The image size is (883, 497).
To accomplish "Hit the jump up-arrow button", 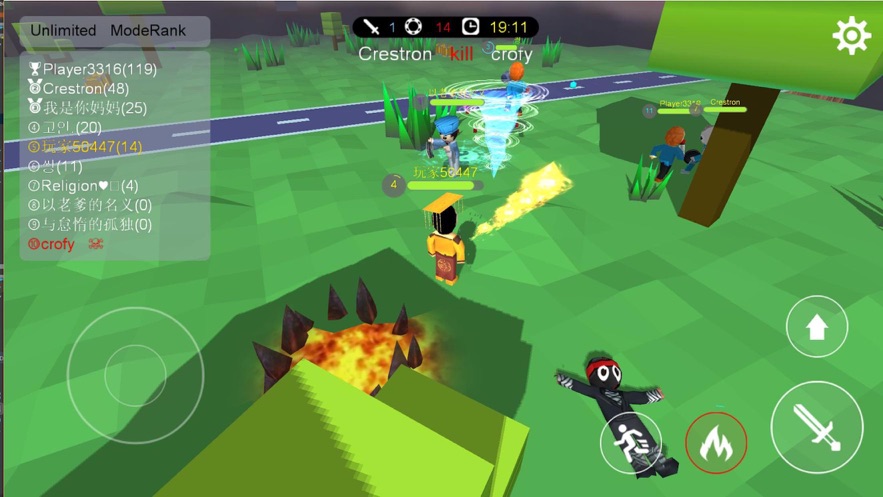I will [817, 327].
